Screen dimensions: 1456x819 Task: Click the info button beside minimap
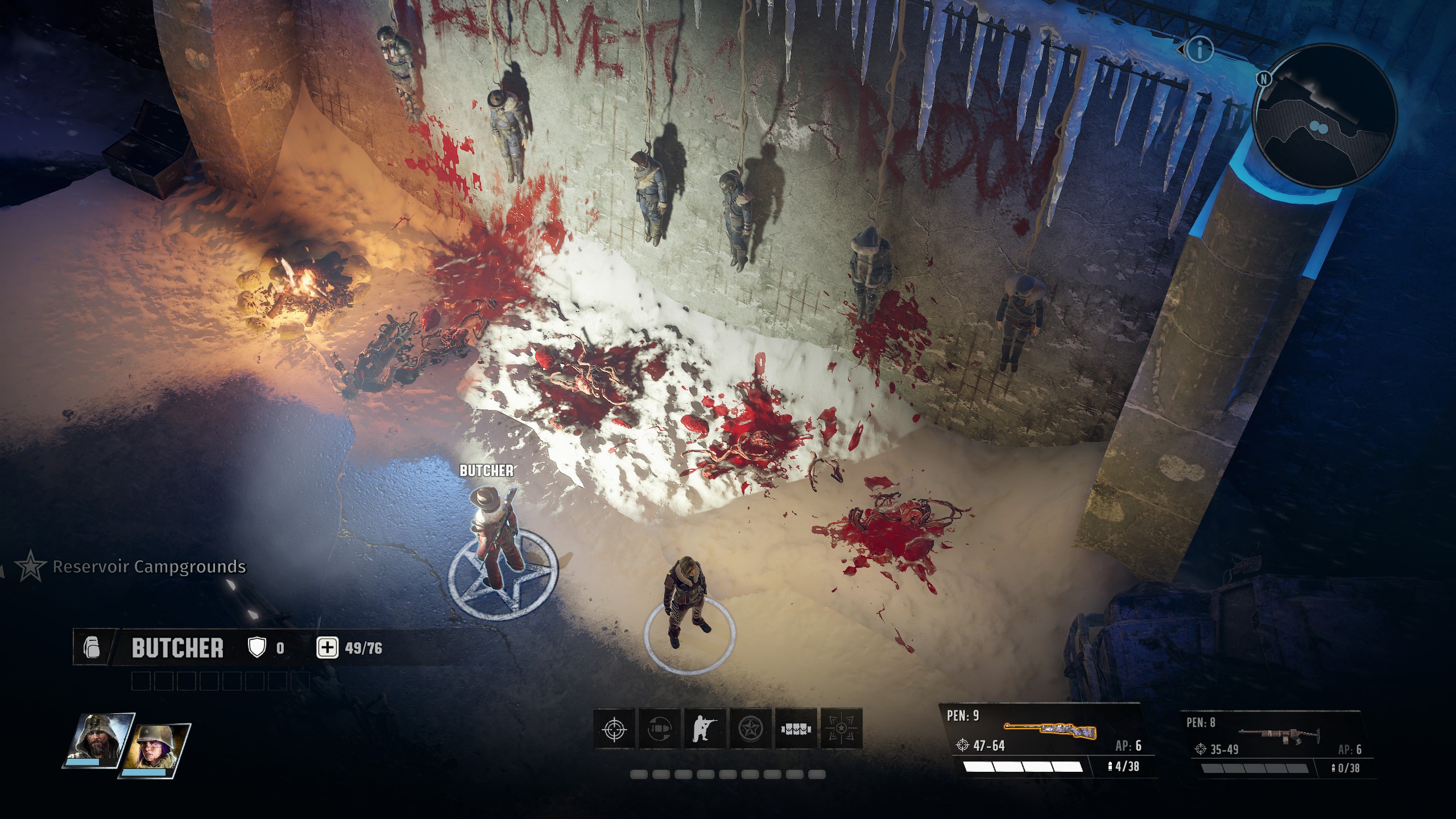[x=1199, y=50]
